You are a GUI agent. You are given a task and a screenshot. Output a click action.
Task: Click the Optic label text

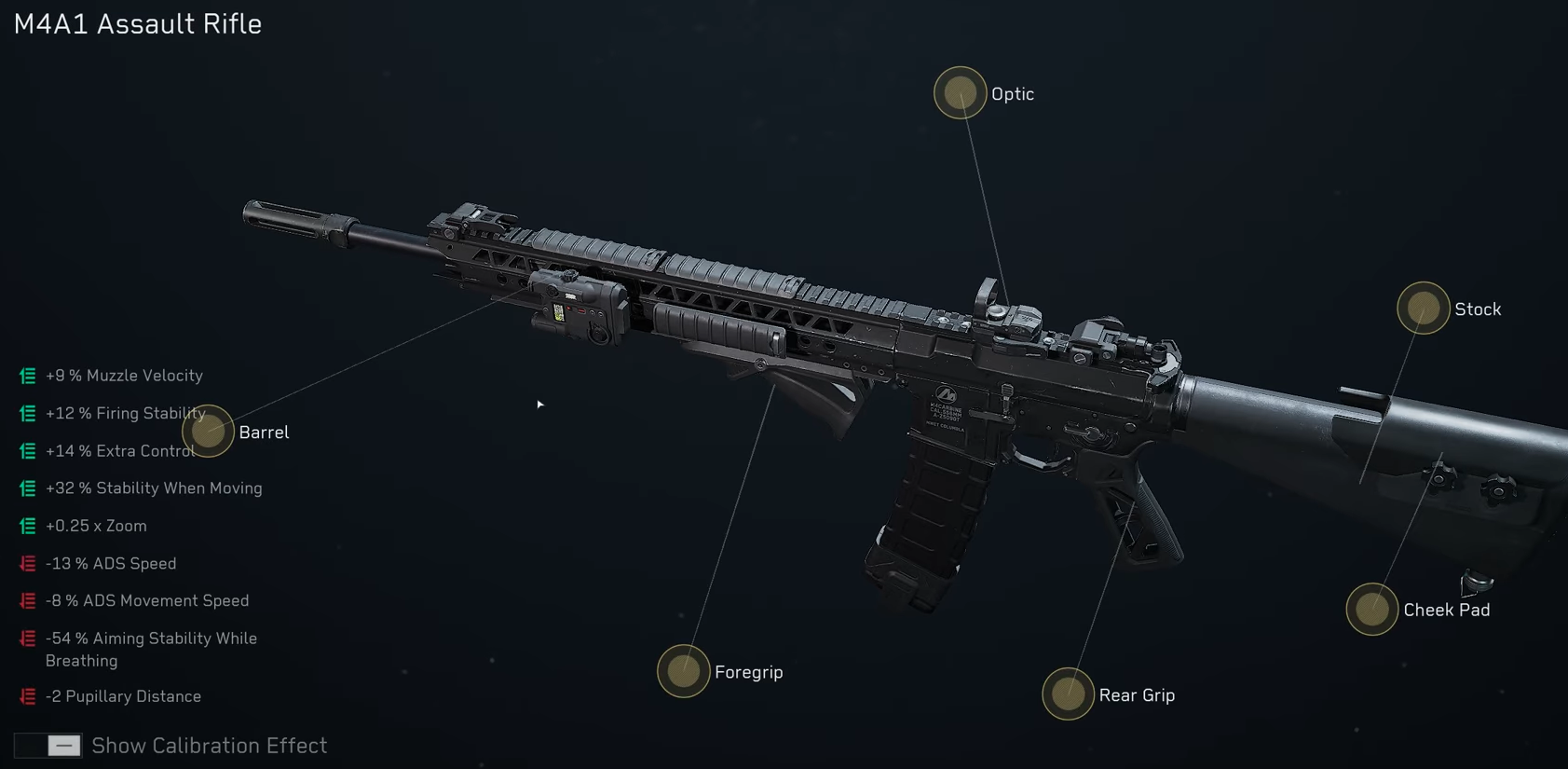[x=1013, y=93]
